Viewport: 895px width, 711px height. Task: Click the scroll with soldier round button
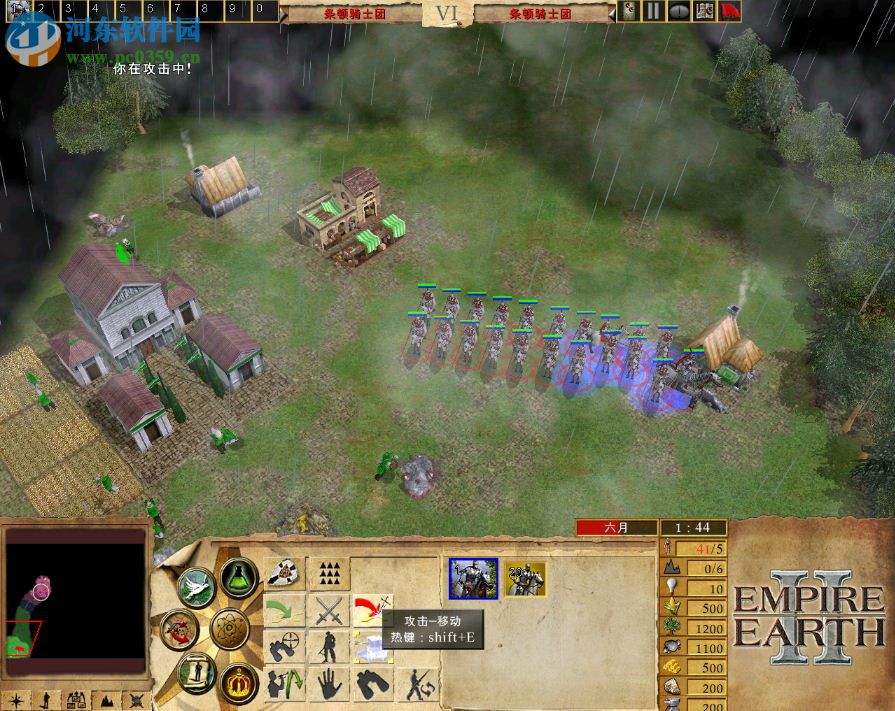pos(196,673)
